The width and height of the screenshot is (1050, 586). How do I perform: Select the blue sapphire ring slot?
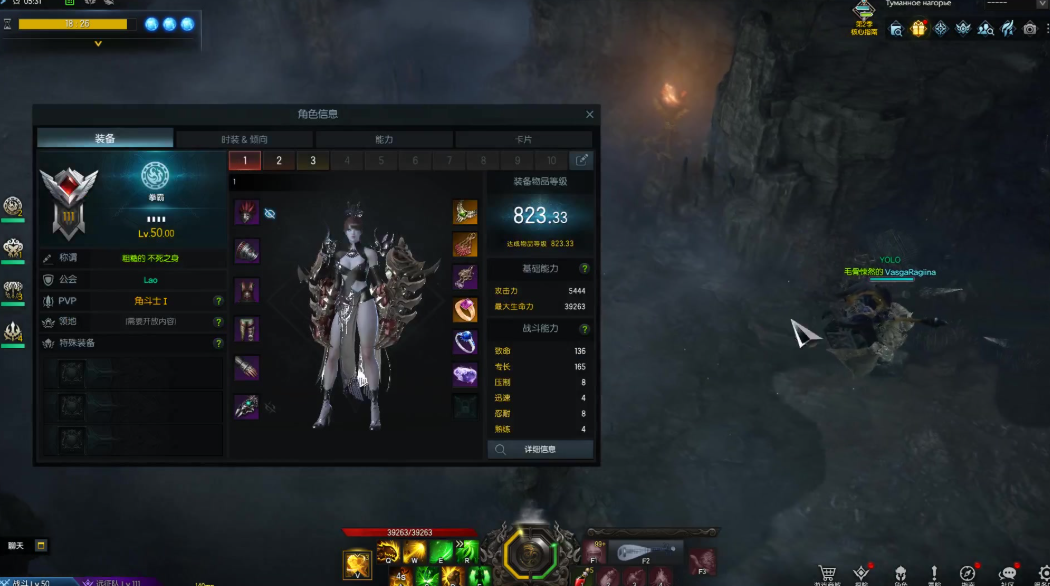[465, 343]
